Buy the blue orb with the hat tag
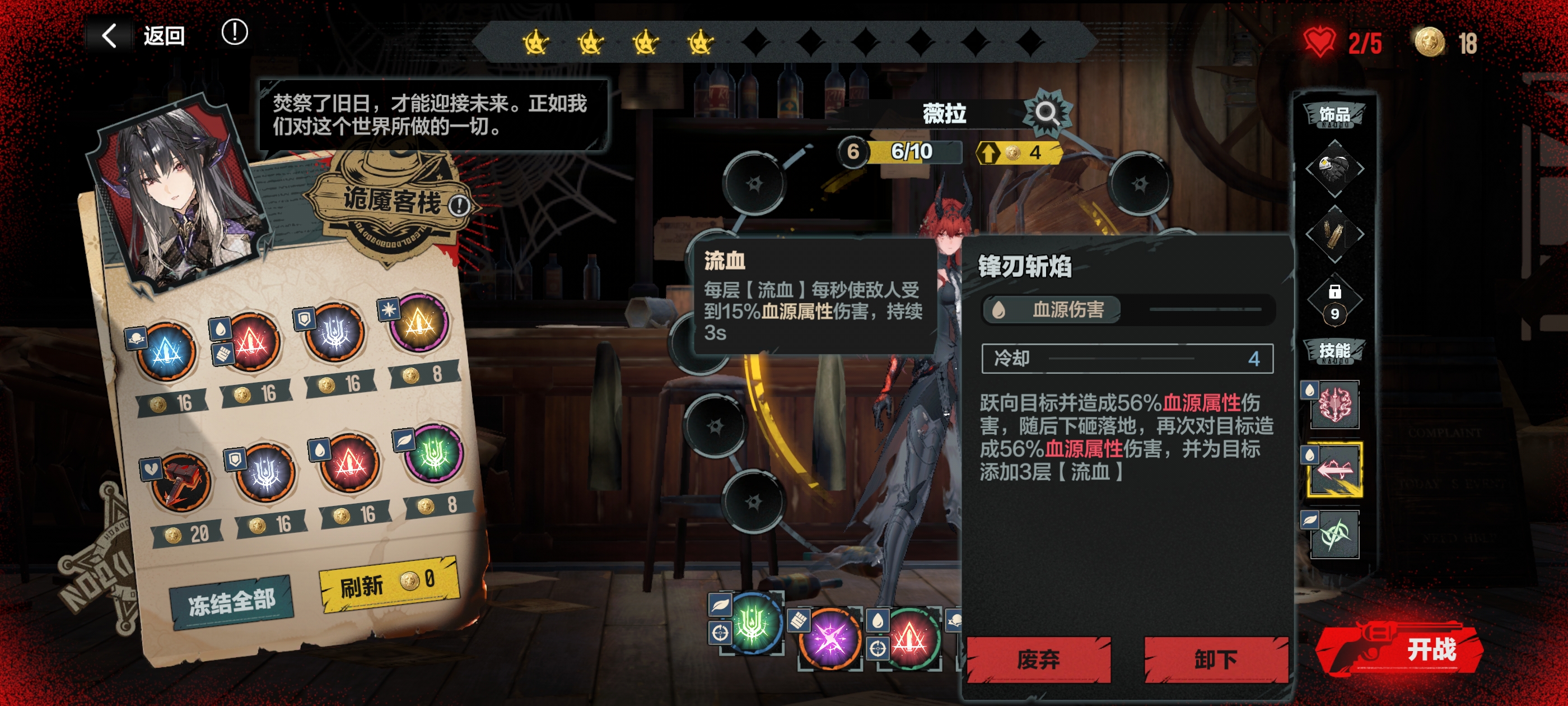Screen dimensions: 1568x706 point(166,351)
